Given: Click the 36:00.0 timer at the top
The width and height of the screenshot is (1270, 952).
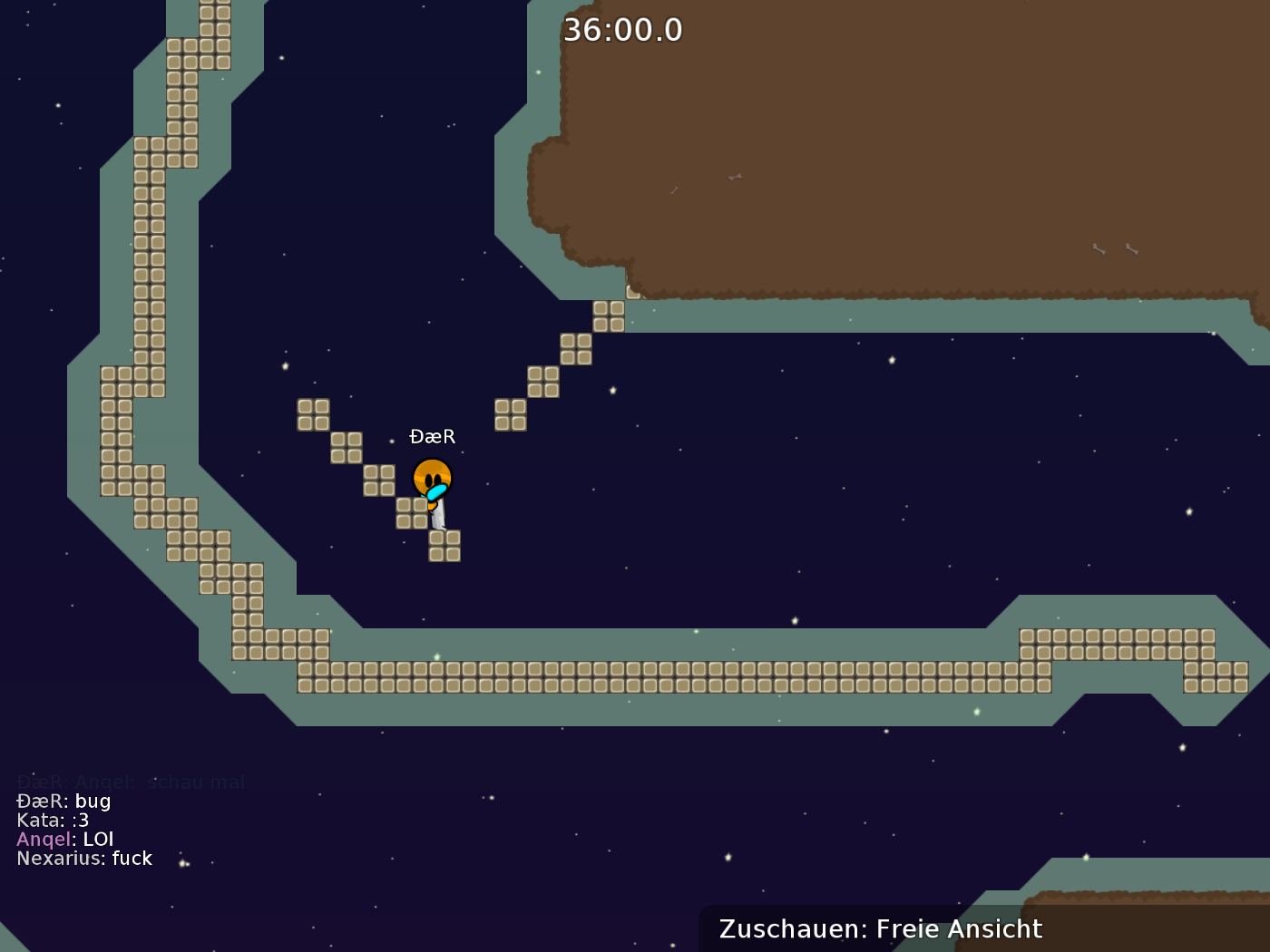Looking at the screenshot, I should [623, 28].
